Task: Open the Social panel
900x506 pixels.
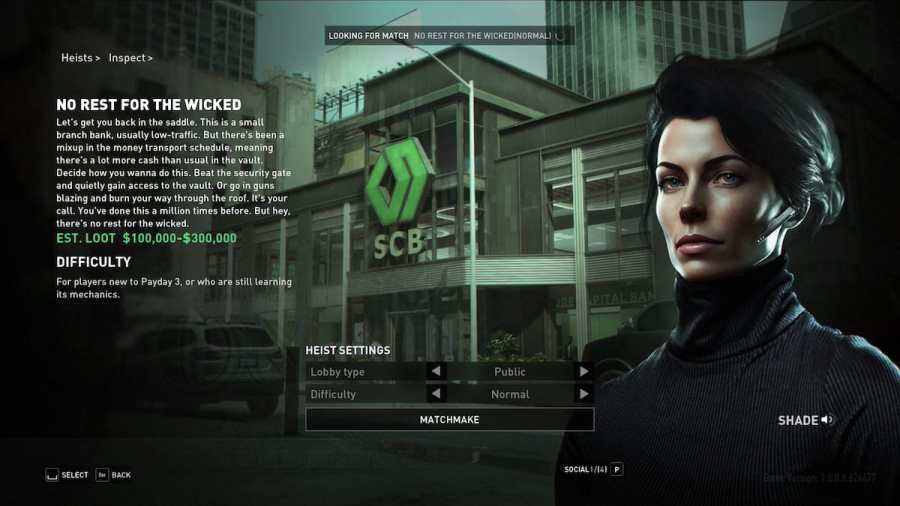Action: point(593,469)
